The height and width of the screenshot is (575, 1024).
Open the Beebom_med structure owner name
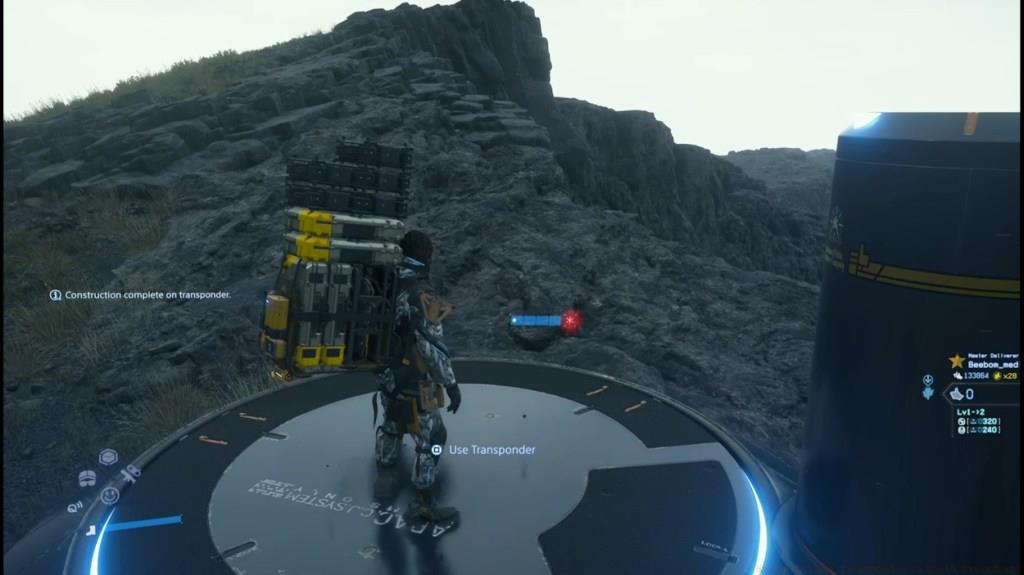[991, 366]
